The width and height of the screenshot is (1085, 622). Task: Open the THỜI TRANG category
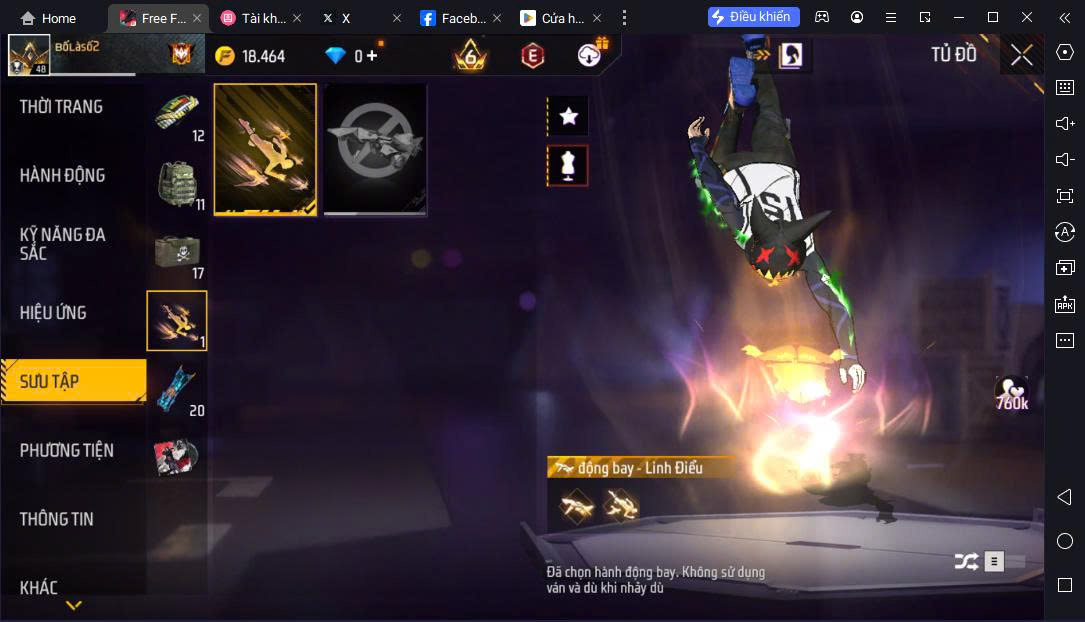[x=61, y=107]
